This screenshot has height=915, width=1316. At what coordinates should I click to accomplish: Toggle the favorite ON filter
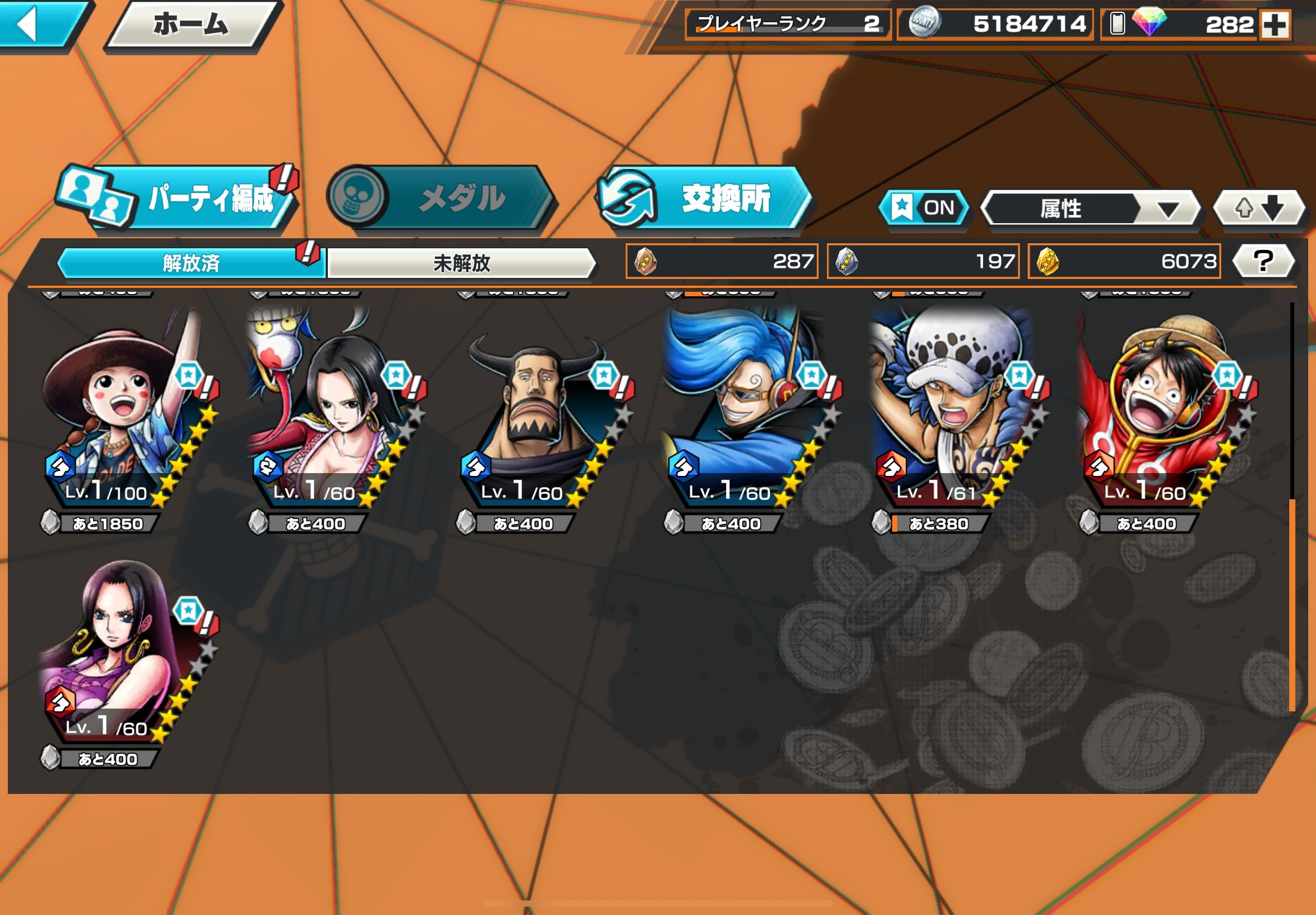tap(923, 208)
